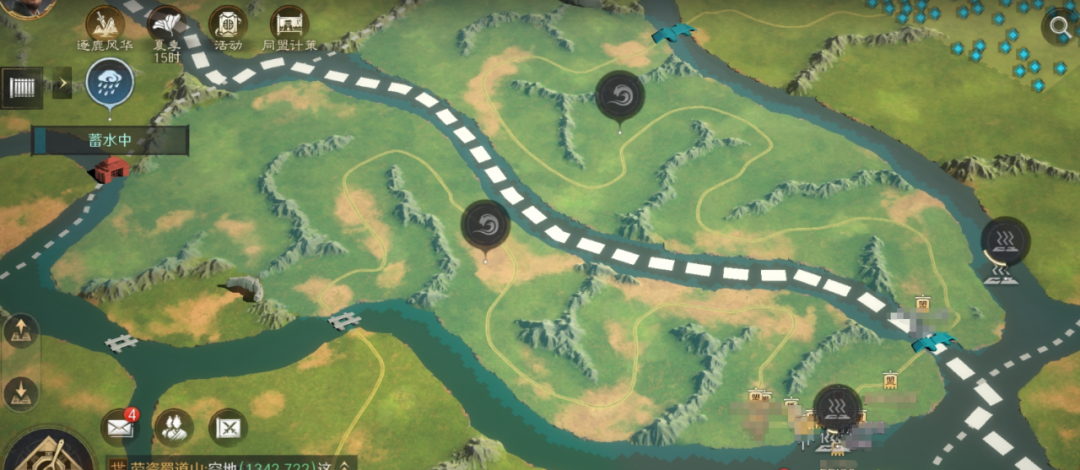
Task: Click the up arrow map layer button
Action: (x=19, y=332)
